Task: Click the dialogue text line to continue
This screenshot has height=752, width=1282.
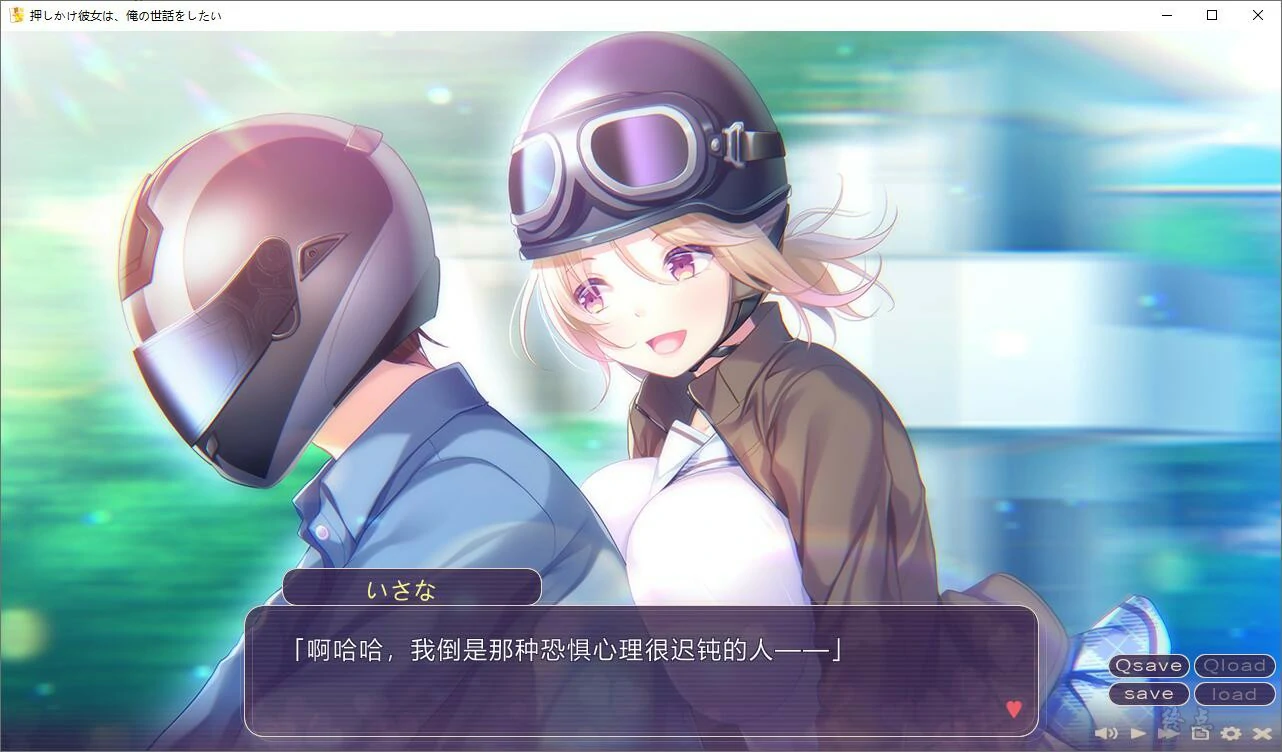Action: [x=565, y=650]
